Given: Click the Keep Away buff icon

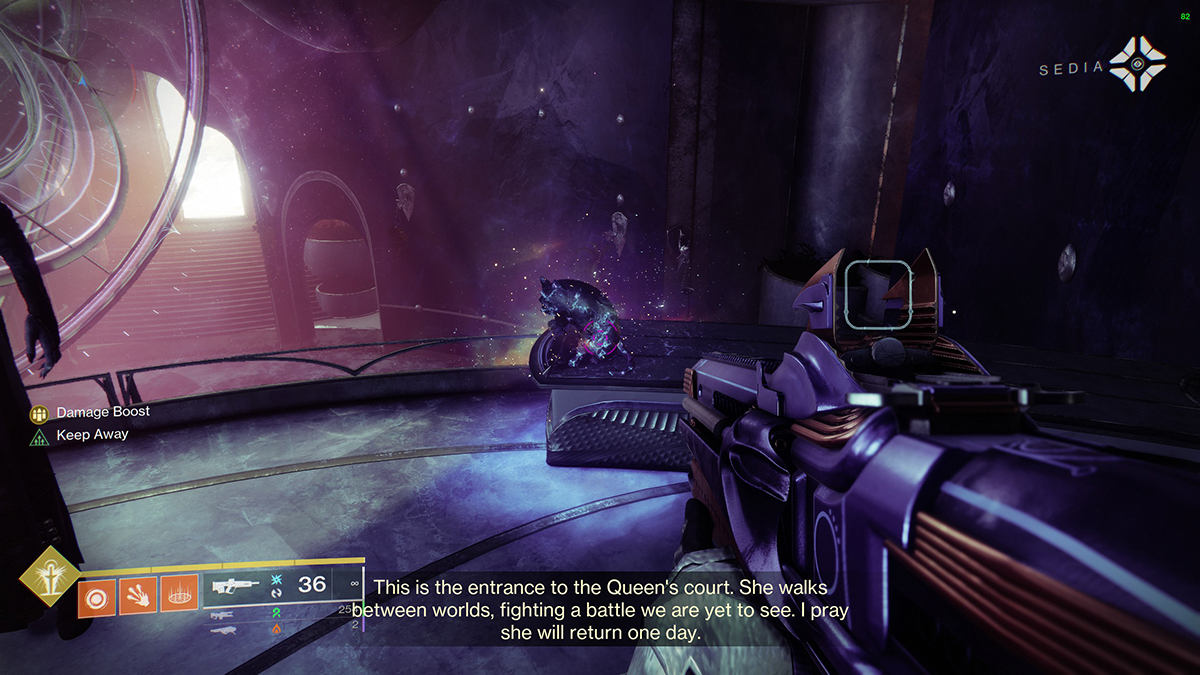Looking at the screenshot, I should (x=39, y=436).
